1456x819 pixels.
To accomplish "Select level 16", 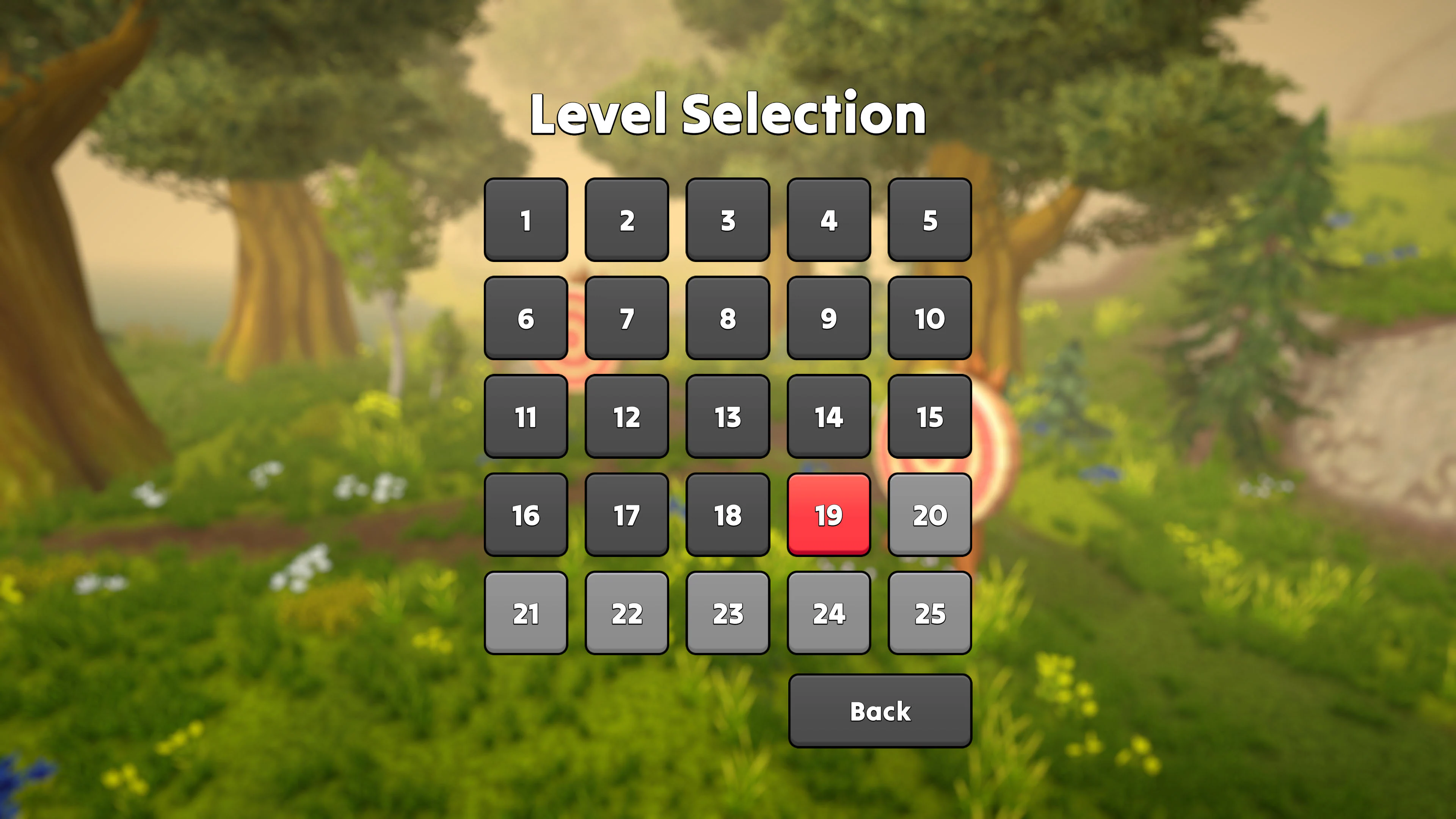I will click(x=526, y=515).
